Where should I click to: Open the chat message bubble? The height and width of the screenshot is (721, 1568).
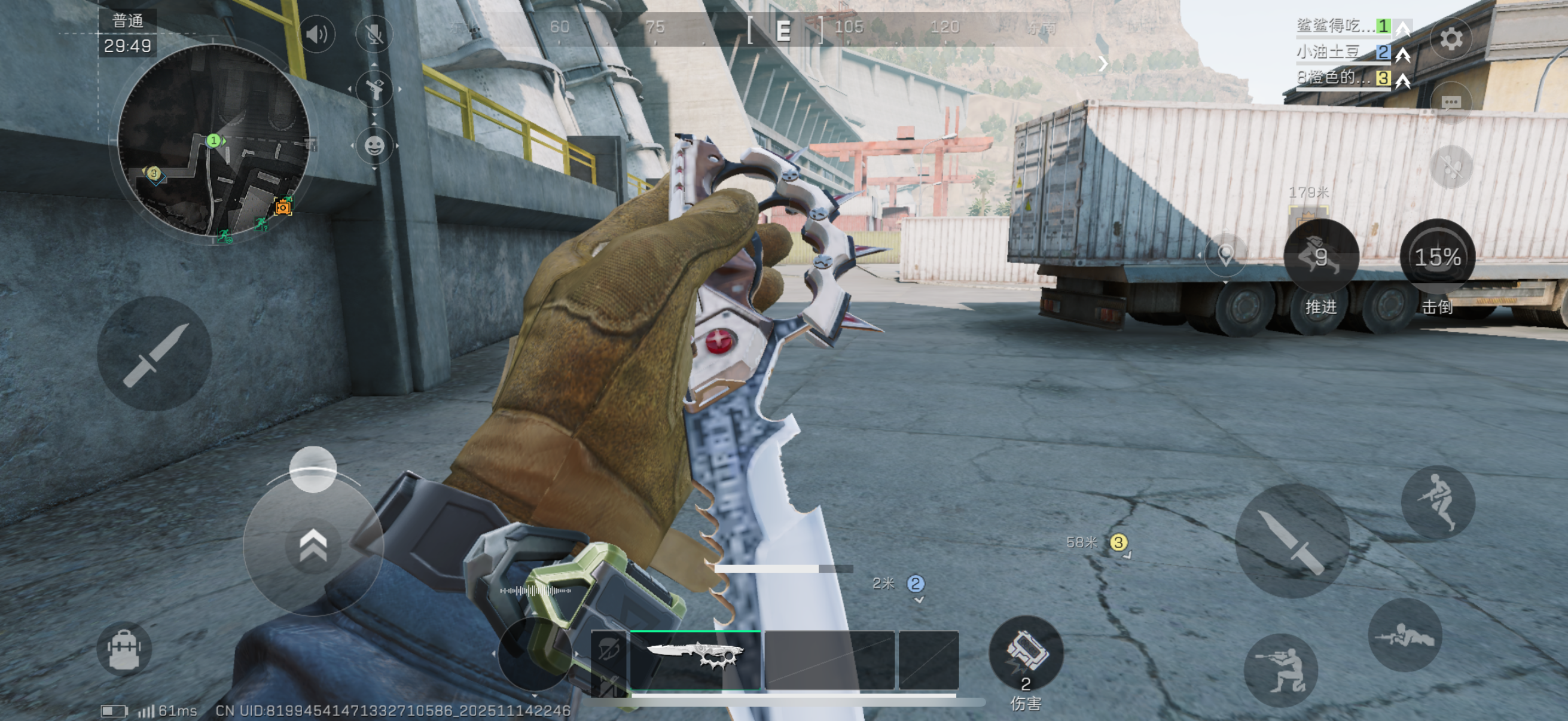click(1451, 102)
